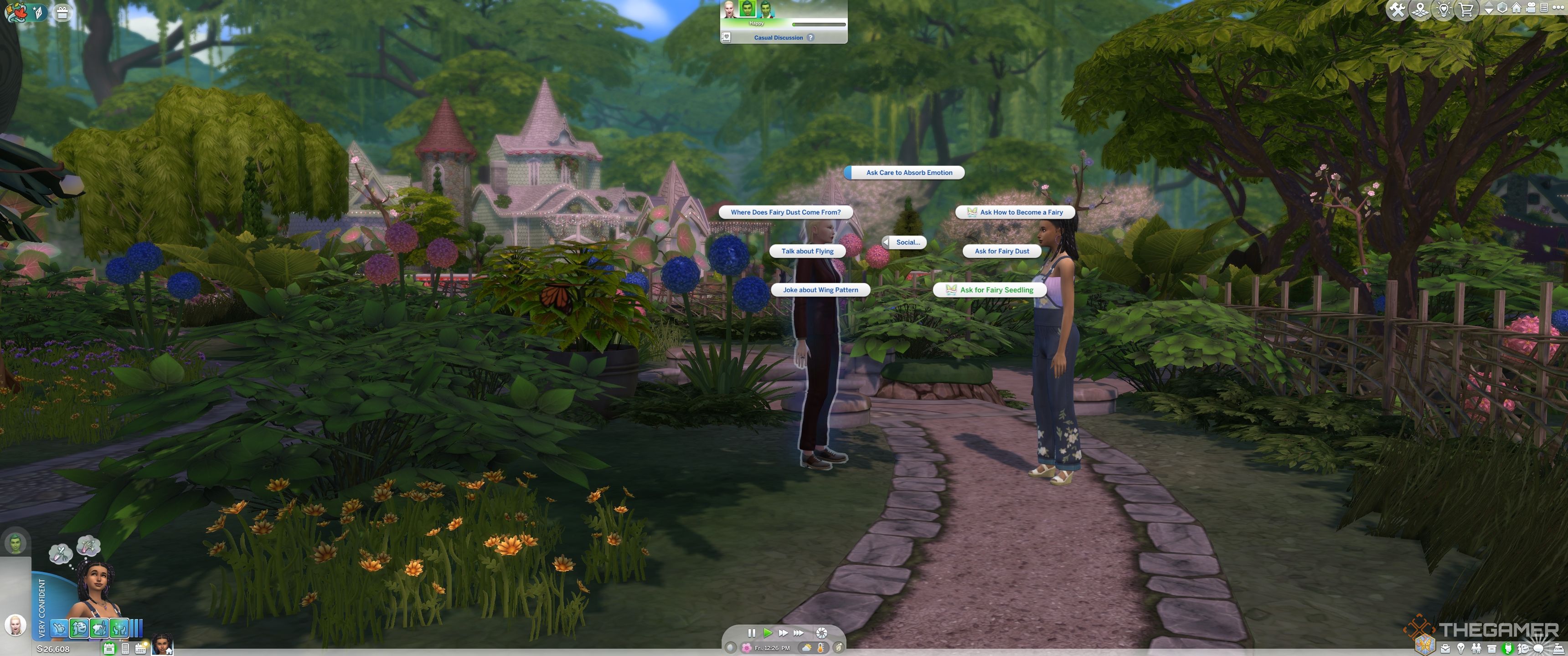Set game speed to normal play
The width and height of the screenshot is (1568, 656).
click(767, 633)
